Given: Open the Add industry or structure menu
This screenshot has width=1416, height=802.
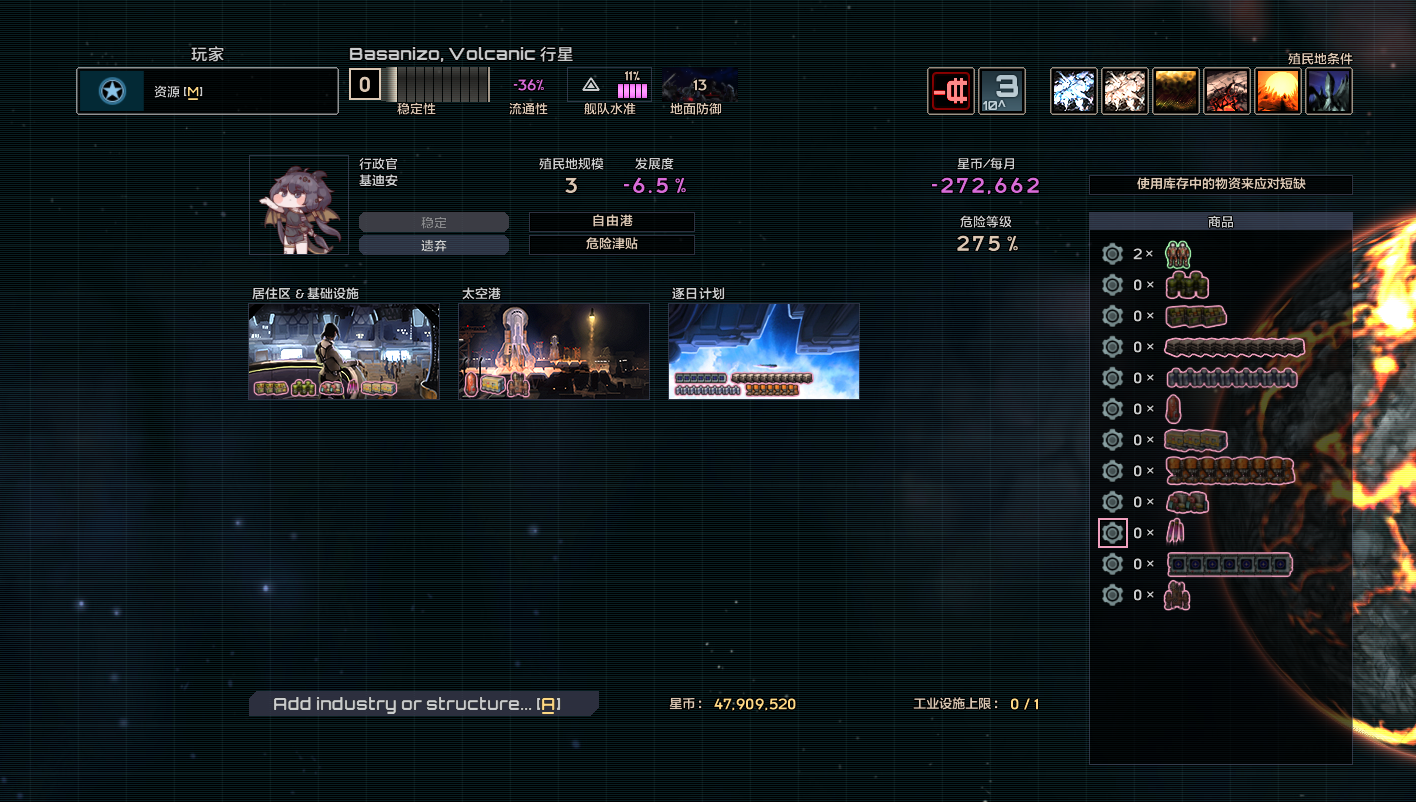Looking at the screenshot, I should pos(423,704).
